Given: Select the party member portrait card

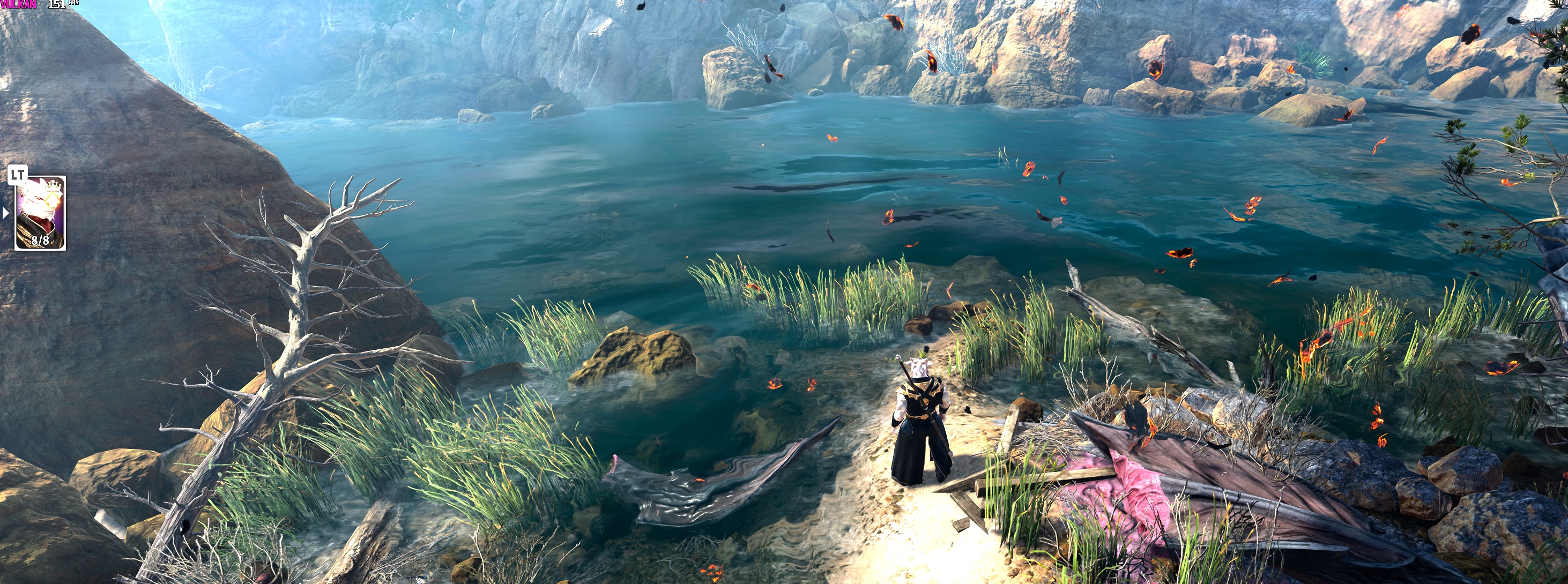Looking at the screenshot, I should 40,214.
